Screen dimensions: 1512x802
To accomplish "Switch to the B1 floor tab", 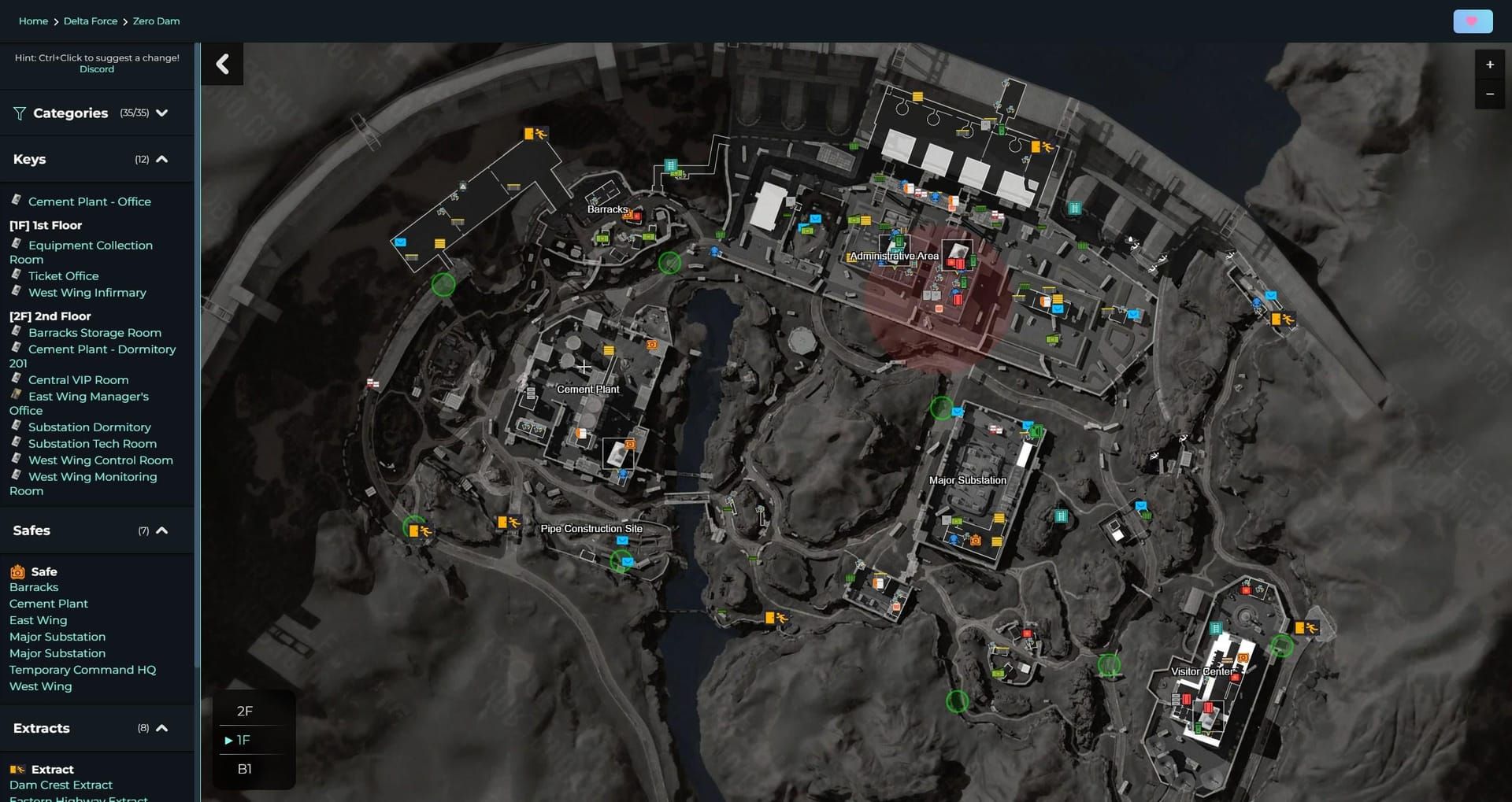I will click(245, 768).
